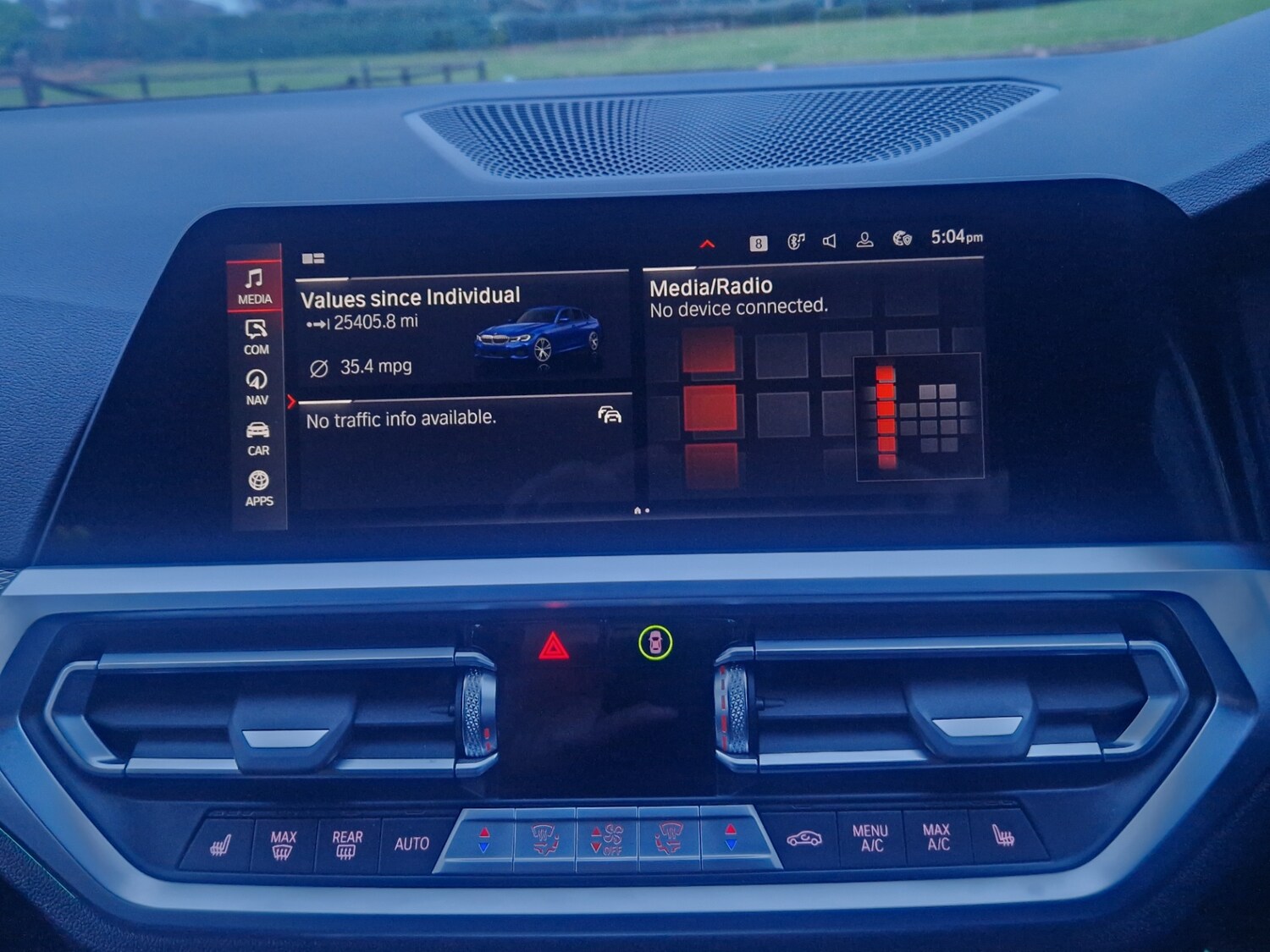Viewport: 1270px width, 952px height.
Task: Open the driver profile icon in status bar
Action: coord(864,241)
